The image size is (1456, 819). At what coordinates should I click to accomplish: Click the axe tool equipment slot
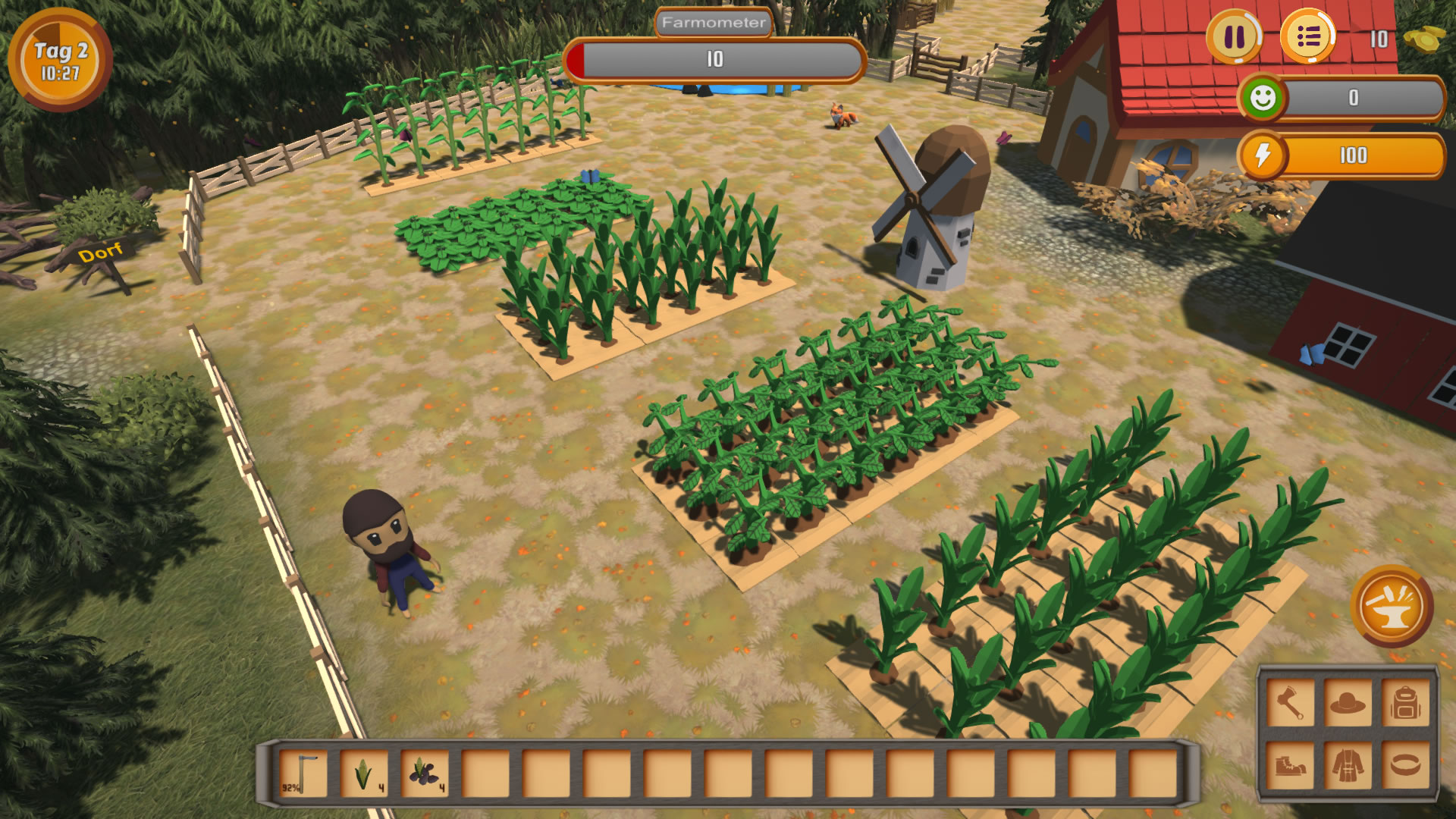(1290, 703)
